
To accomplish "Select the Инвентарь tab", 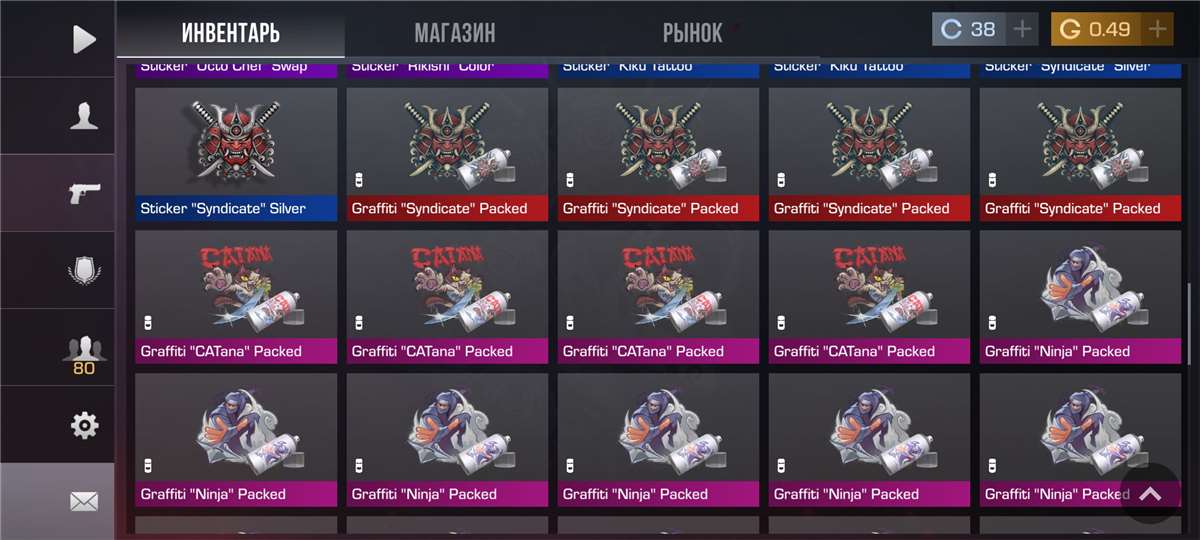I will pos(231,33).
